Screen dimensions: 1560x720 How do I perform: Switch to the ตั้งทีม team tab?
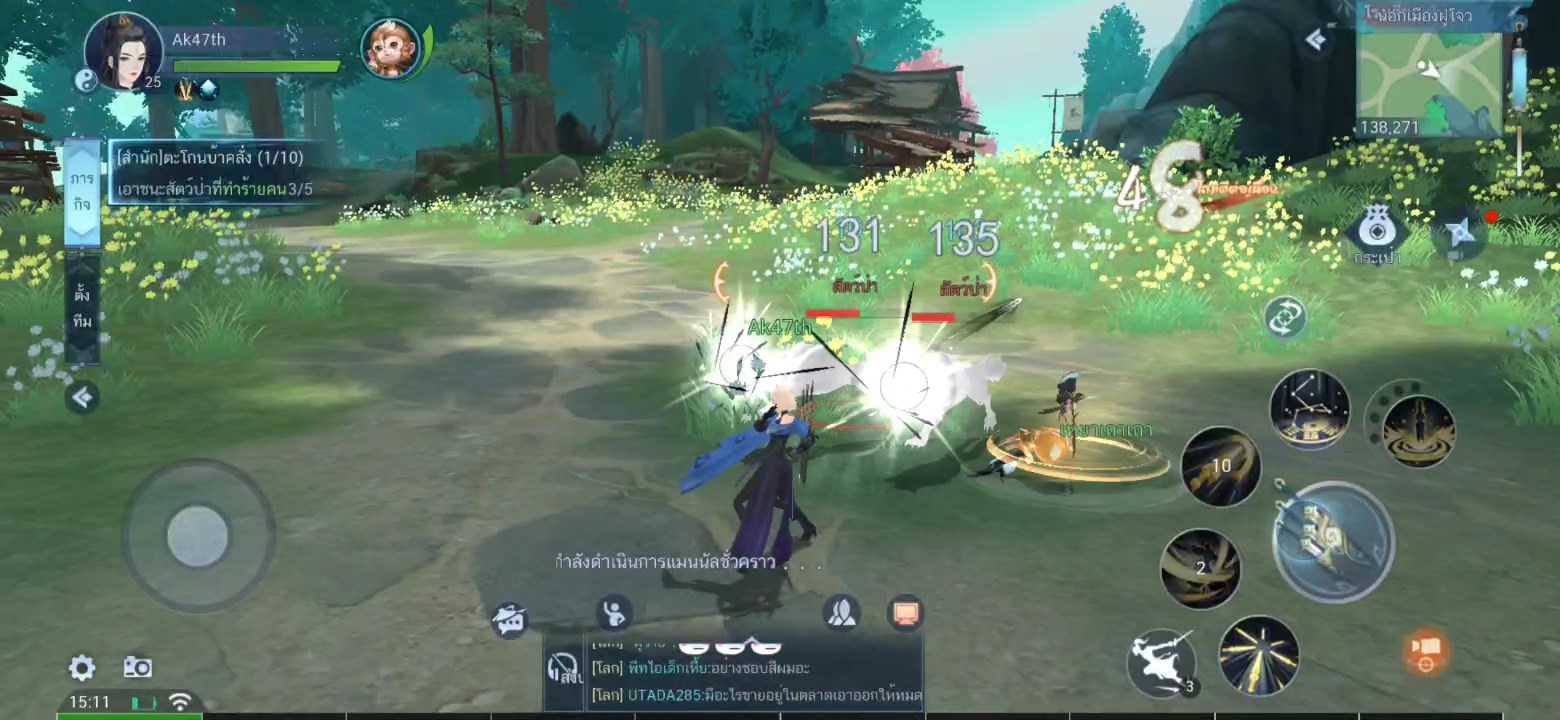pos(82,308)
